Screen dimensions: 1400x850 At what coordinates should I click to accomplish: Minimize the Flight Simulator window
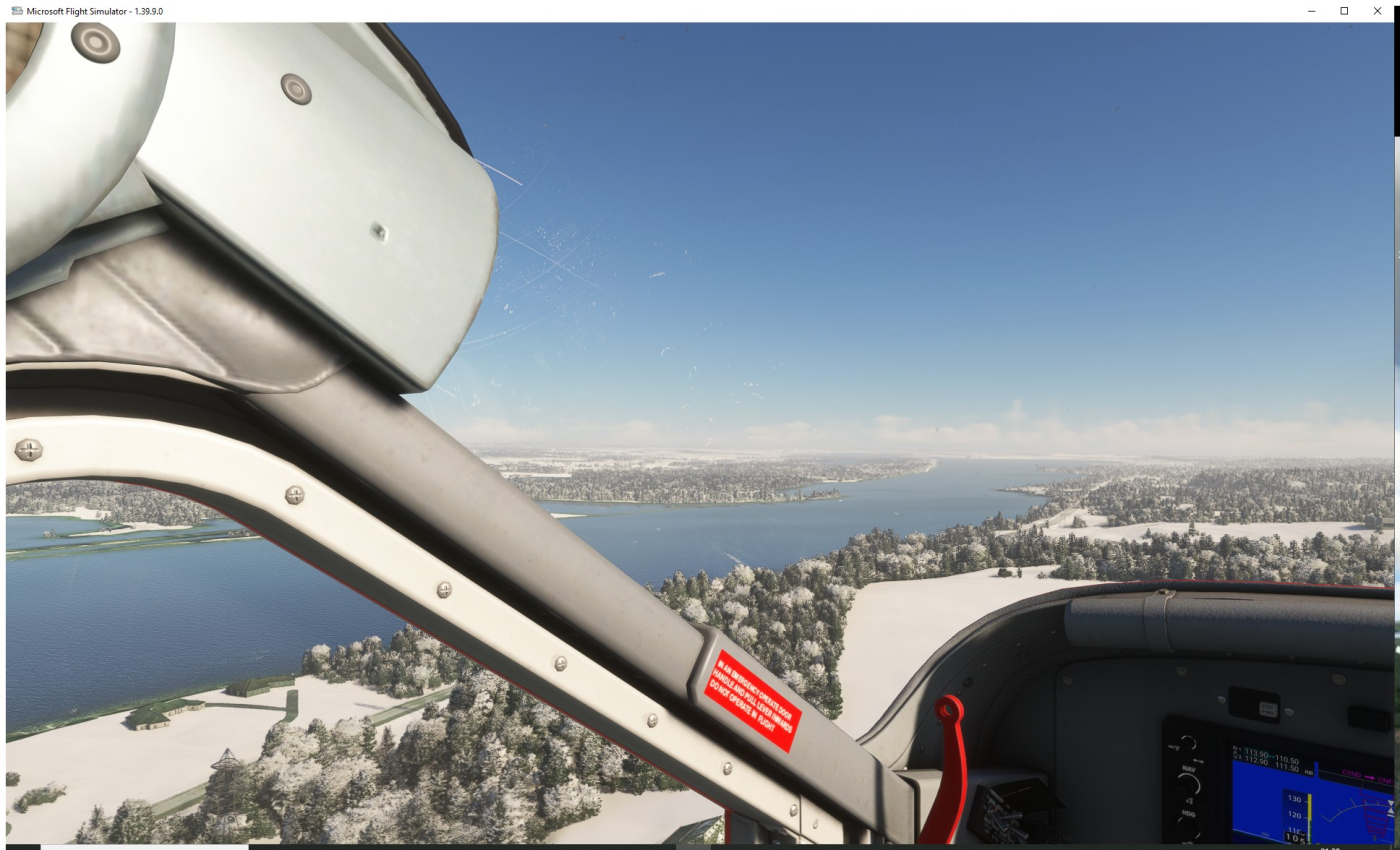pyautogui.click(x=1312, y=11)
